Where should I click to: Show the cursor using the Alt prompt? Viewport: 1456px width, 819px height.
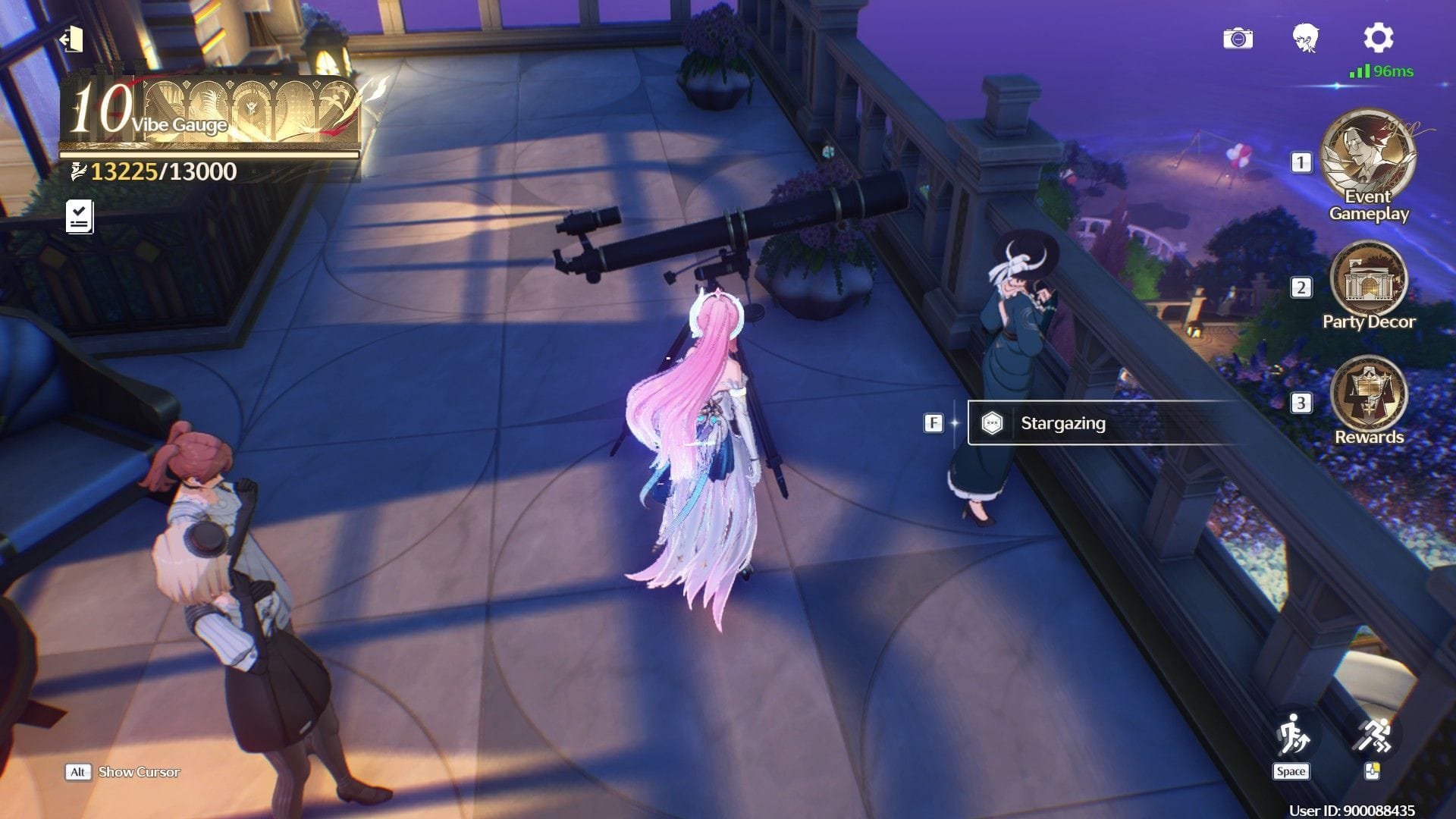pos(77,772)
